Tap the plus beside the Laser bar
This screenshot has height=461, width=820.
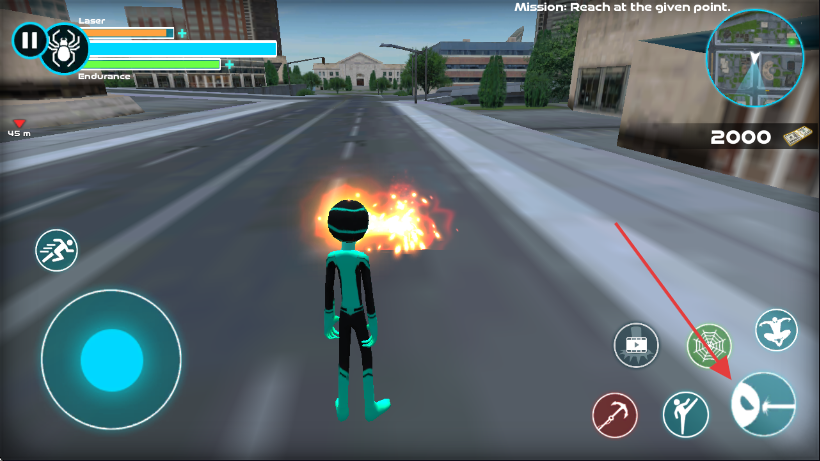click(182, 33)
